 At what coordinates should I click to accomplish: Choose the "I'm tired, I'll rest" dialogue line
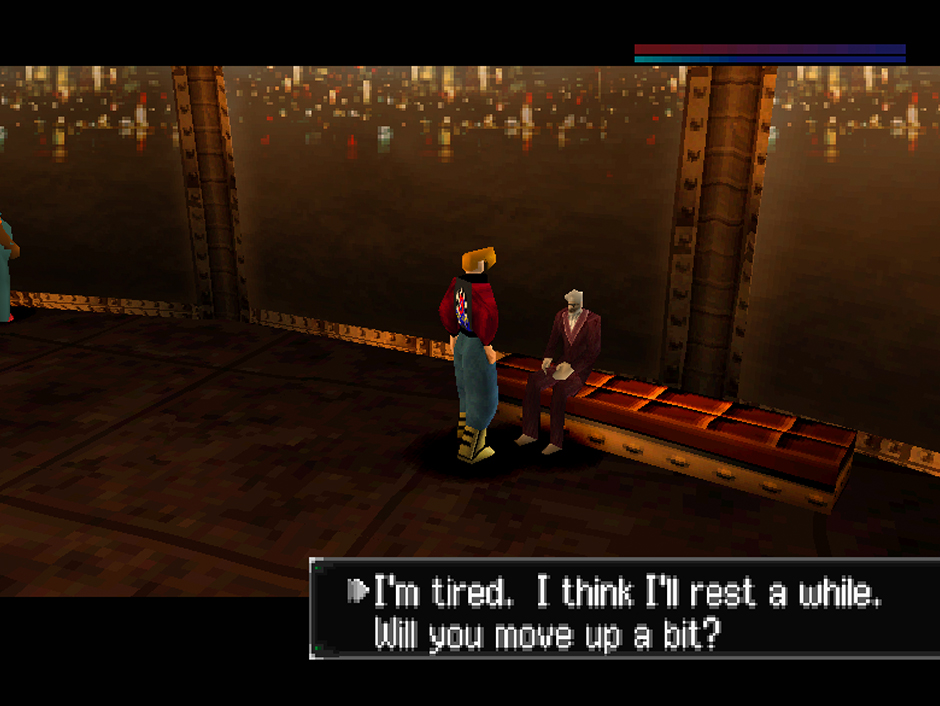point(626,593)
